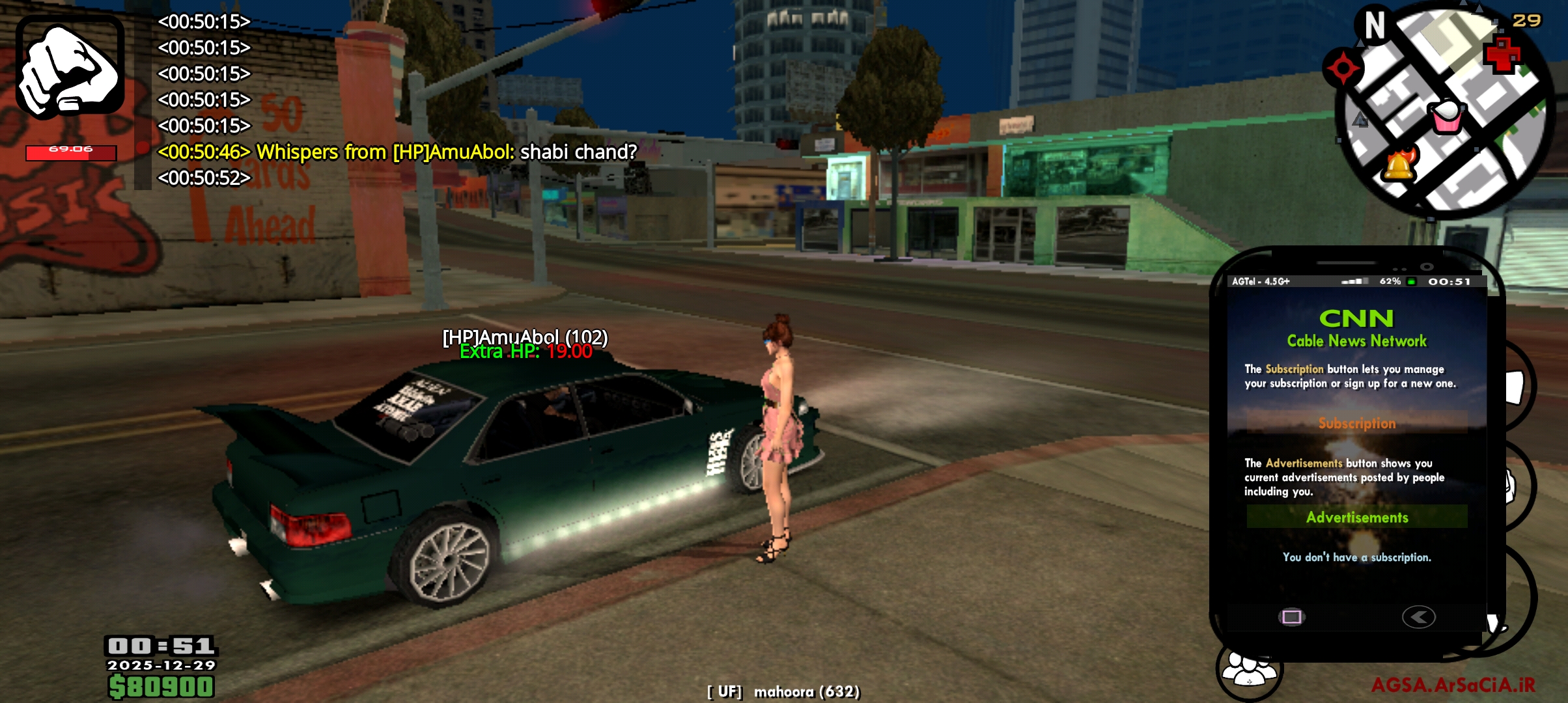Click the fire bell marker on minimap
Screen dimensions: 1568x703
pyautogui.click(x=1399, y=165)
